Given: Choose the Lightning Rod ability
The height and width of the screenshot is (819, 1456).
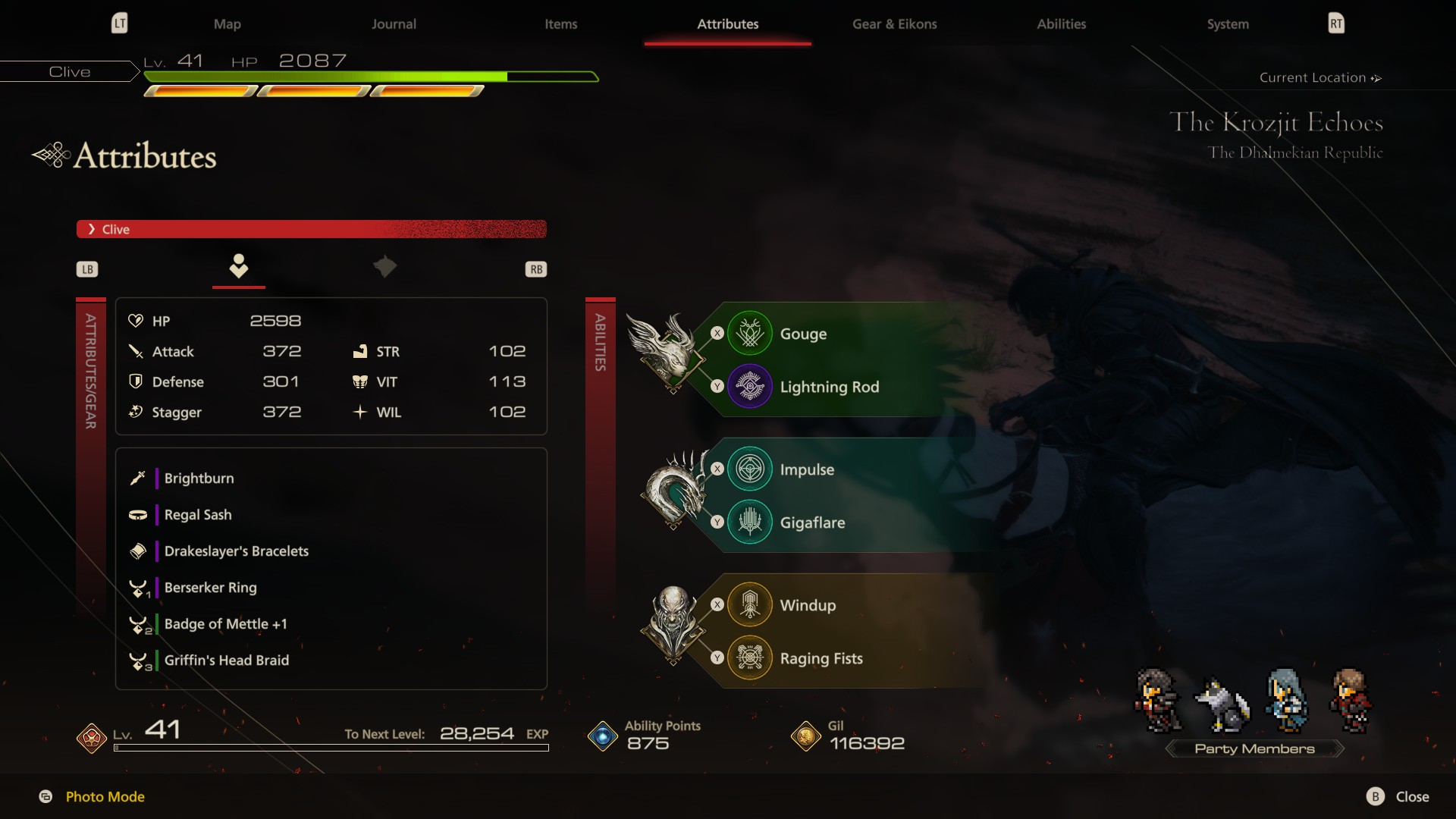Looking at the screenshot, I should point(829,387).
